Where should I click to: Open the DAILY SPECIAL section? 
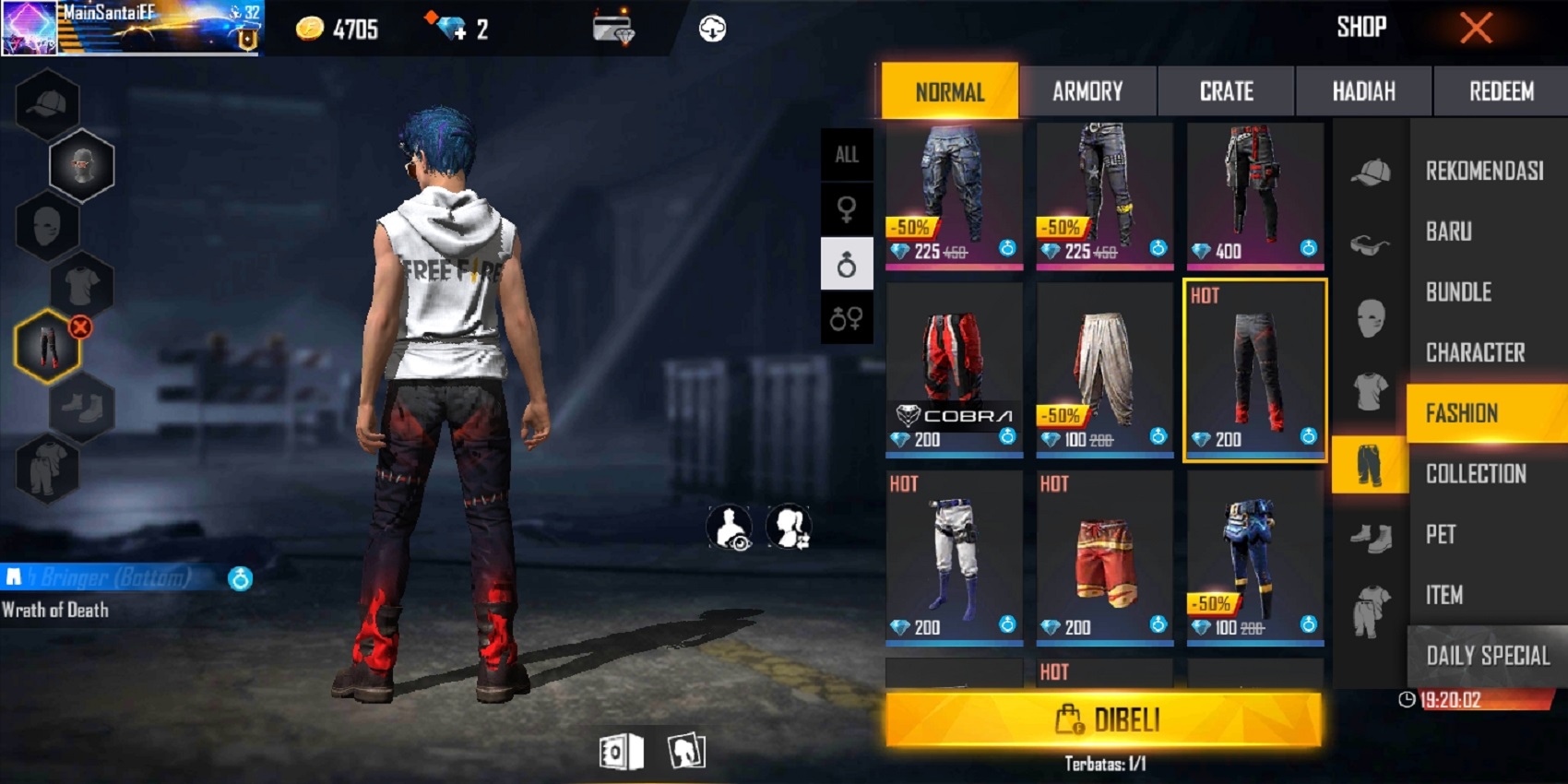[x=1485, y=656]
